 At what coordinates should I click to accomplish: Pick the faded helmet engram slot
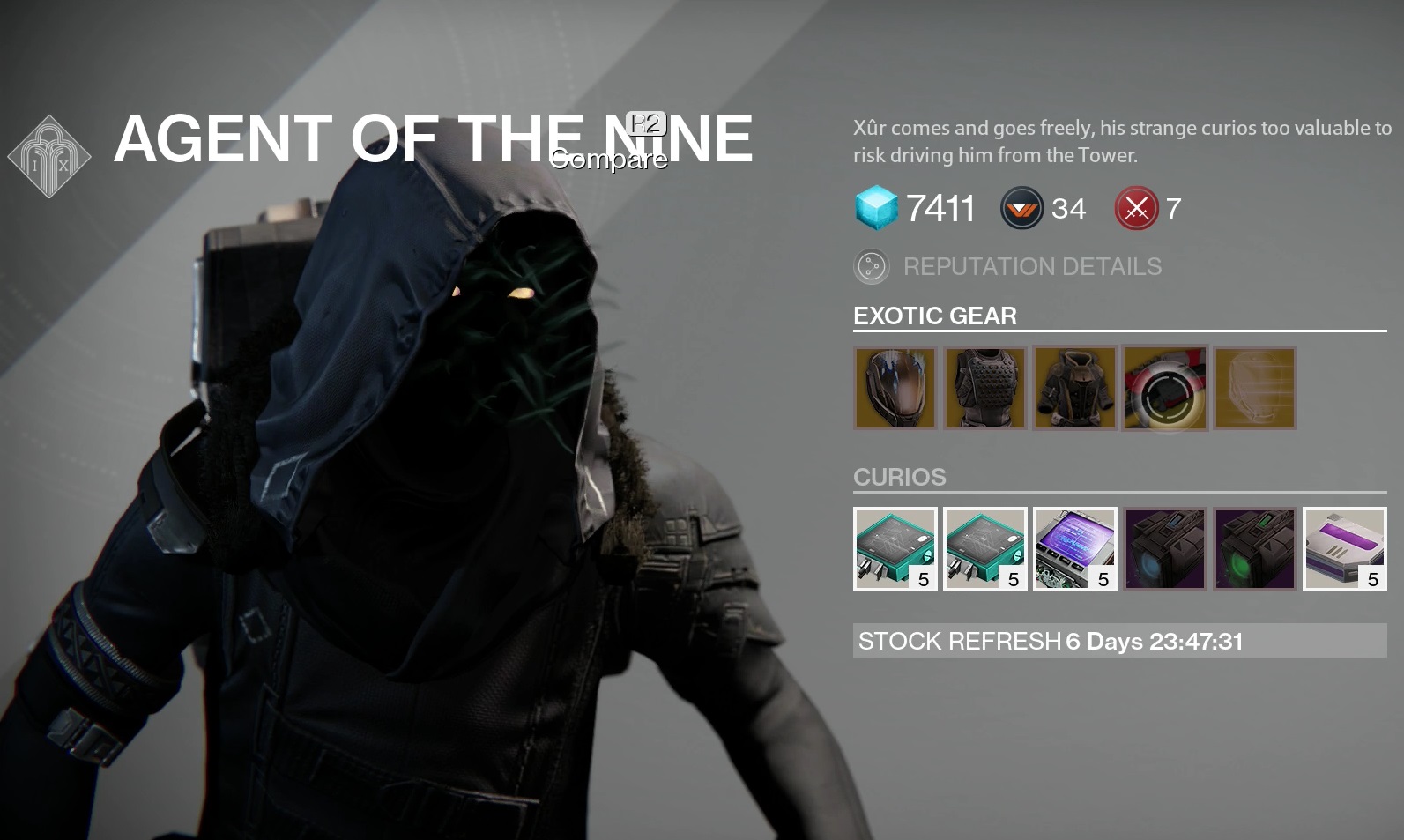tap(1255, 388)
